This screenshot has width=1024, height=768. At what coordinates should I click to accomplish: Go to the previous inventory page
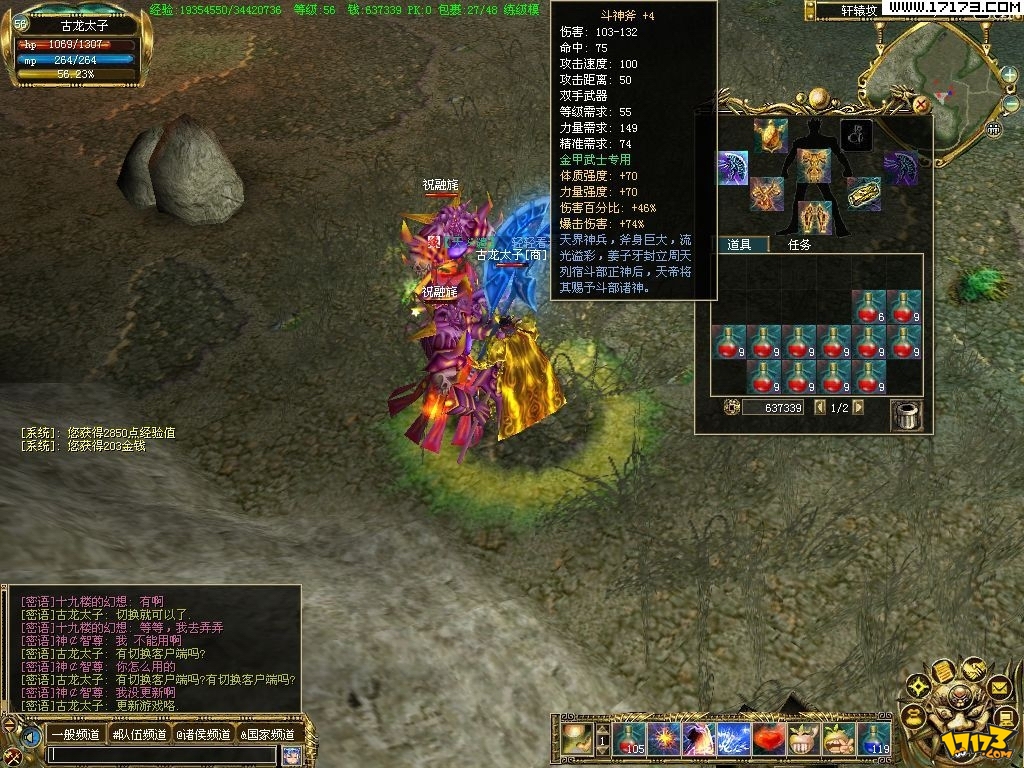coord(820,408)
